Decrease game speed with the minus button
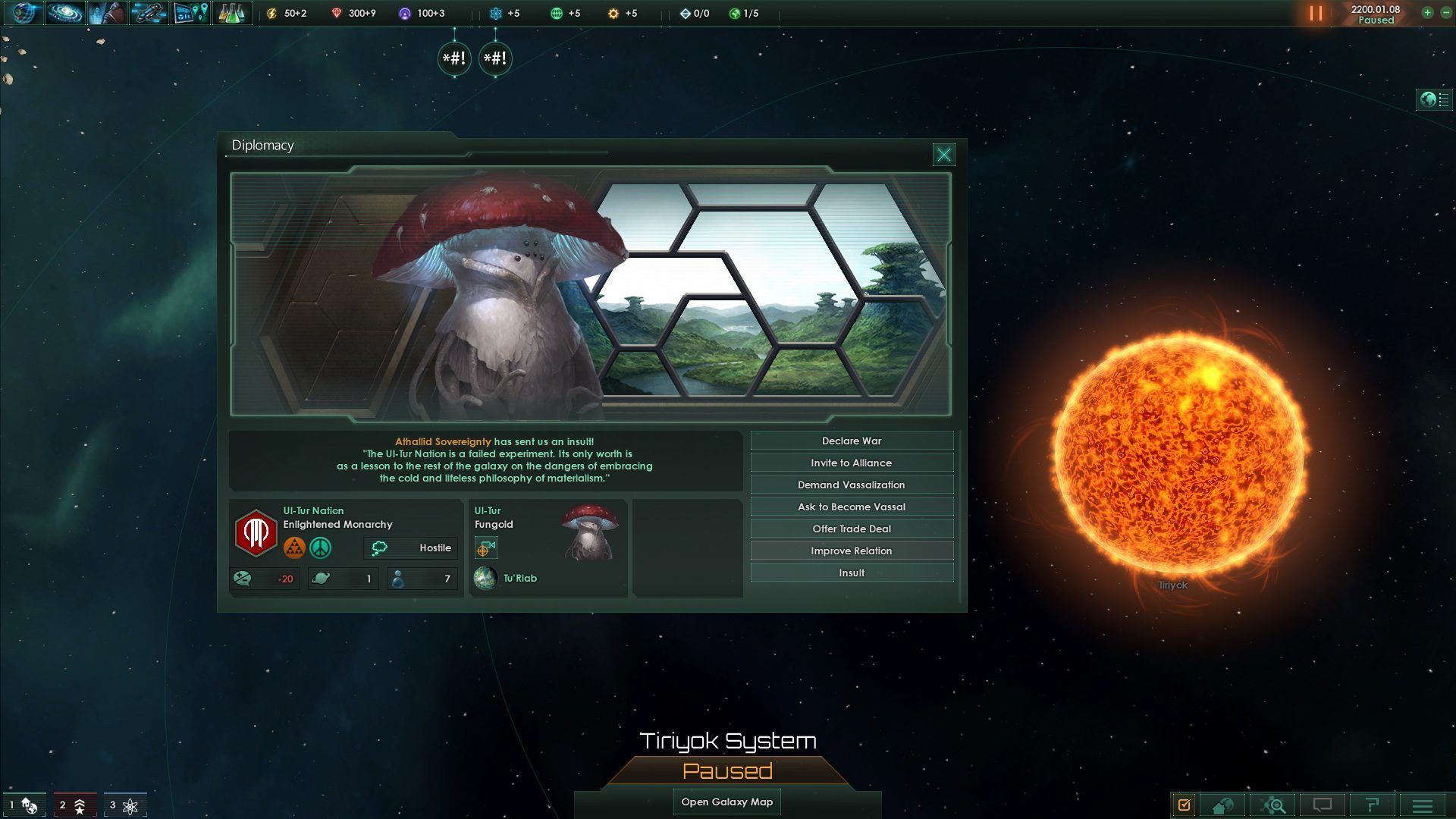 (1443, 13)
